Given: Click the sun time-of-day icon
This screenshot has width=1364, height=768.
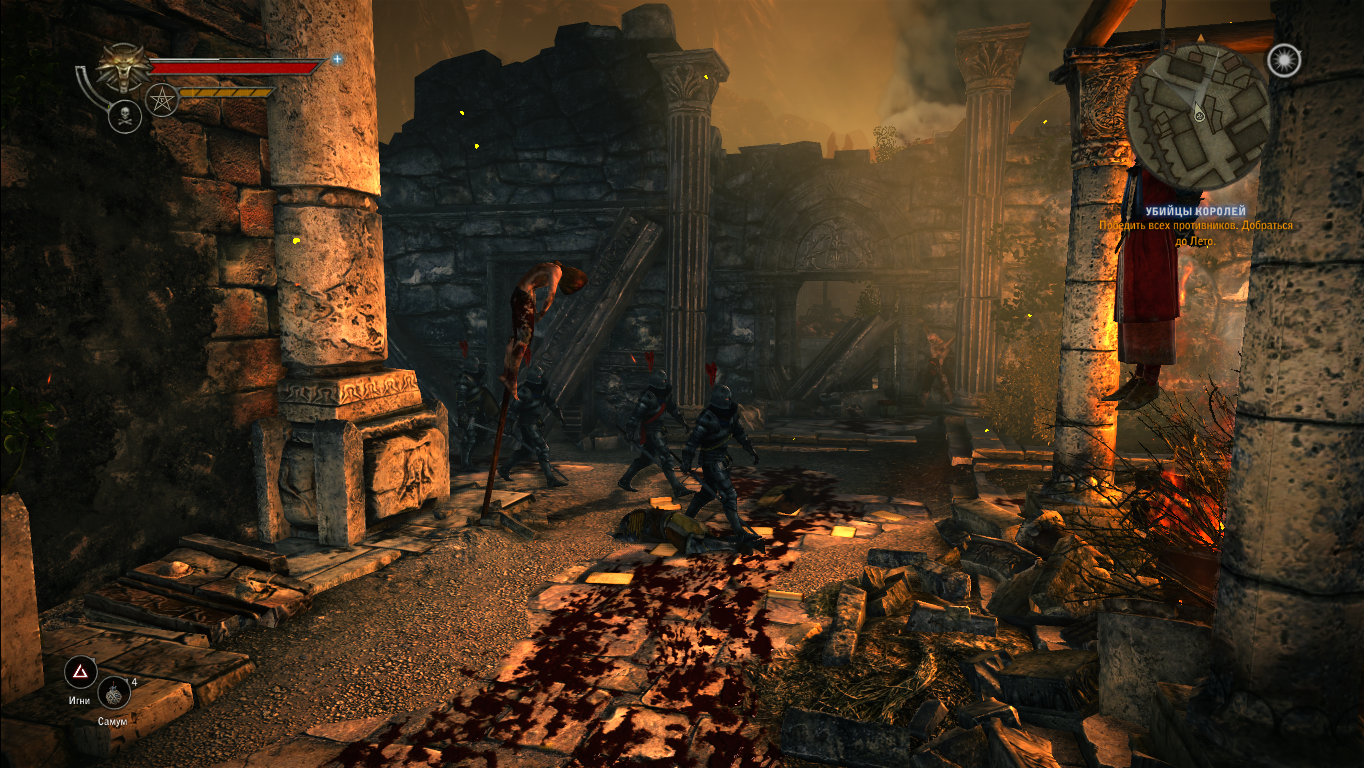Looking at the screenshot, I should (x=1283, y=60).
